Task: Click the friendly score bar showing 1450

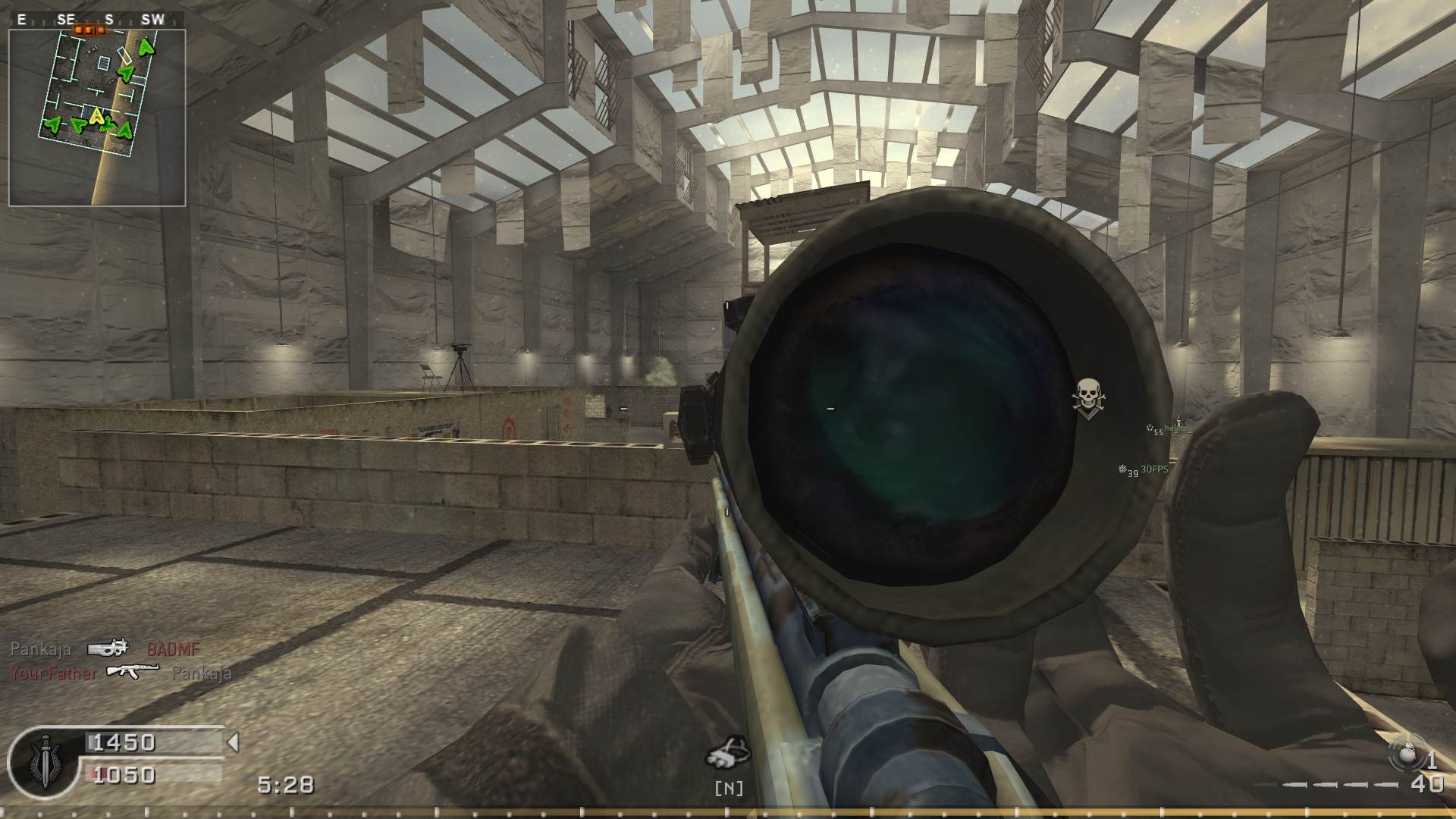Action: point(124,742)
